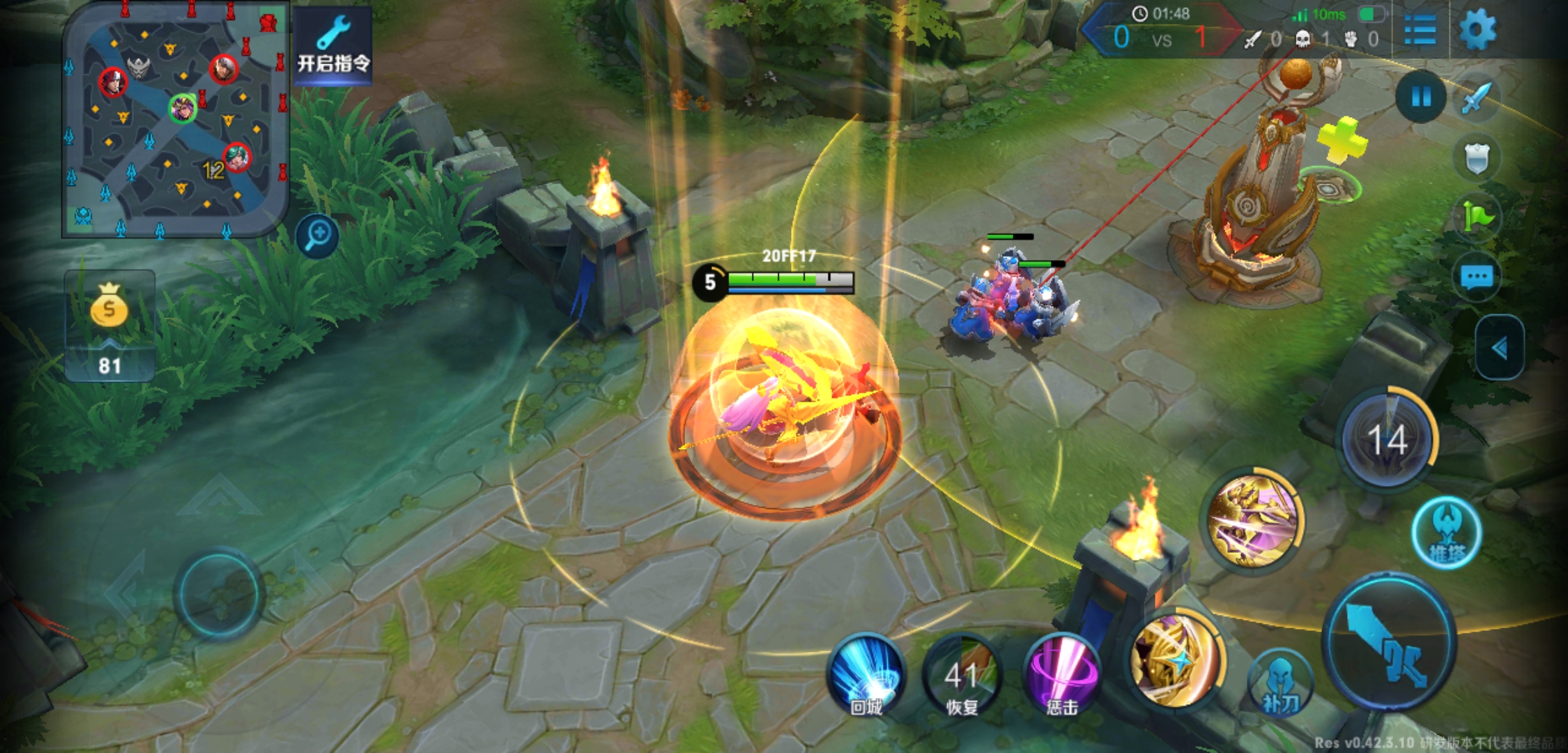This screenshot has height=753, width=1568.
Task: Open the chat bubble quick messages
Action: point(1476,277)
